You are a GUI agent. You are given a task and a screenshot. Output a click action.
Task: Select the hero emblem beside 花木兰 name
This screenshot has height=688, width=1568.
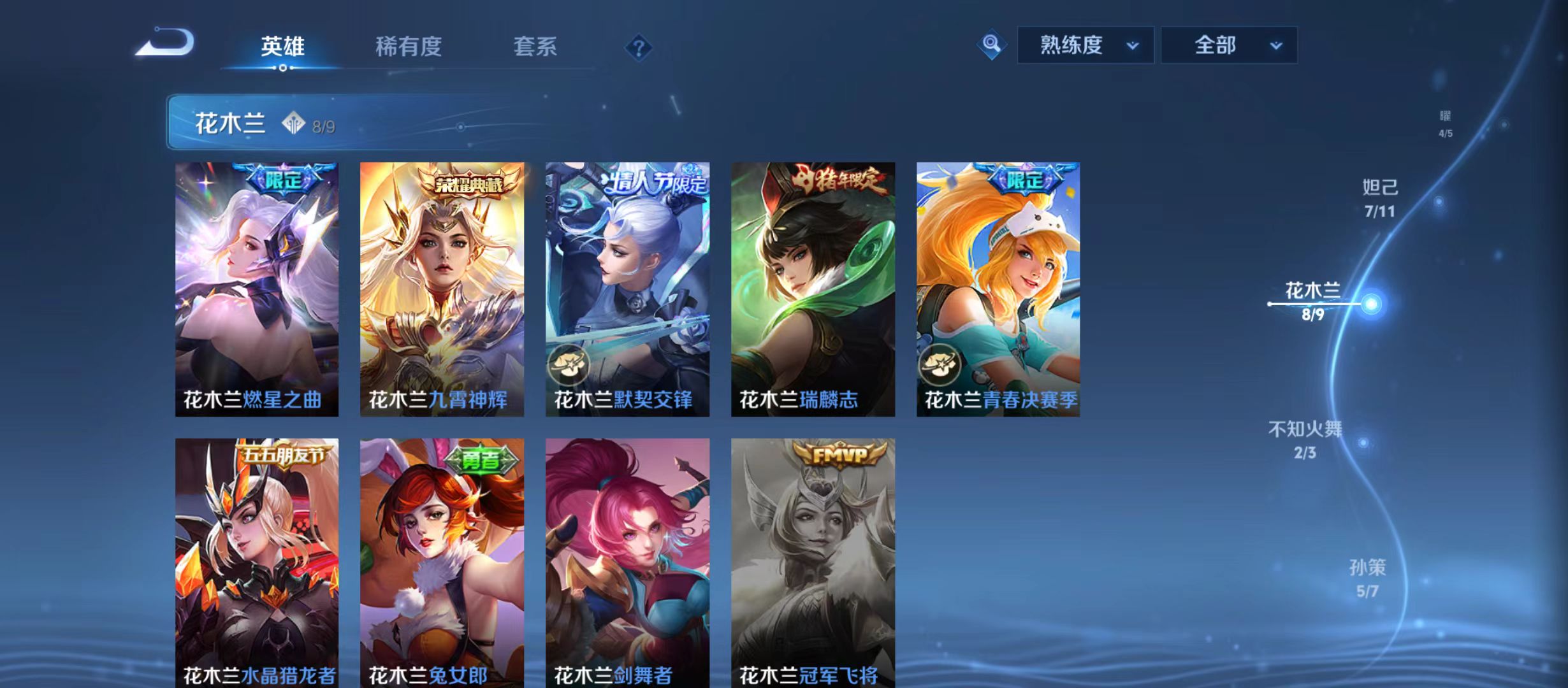293,122
